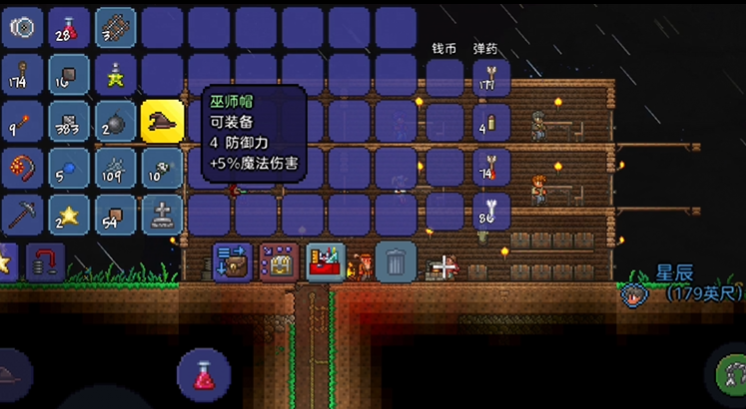Image resolution: width=746 pixels, height=409 pixels.
Task: Select the flaming arrow ammo slot
Action: [491, 166]
